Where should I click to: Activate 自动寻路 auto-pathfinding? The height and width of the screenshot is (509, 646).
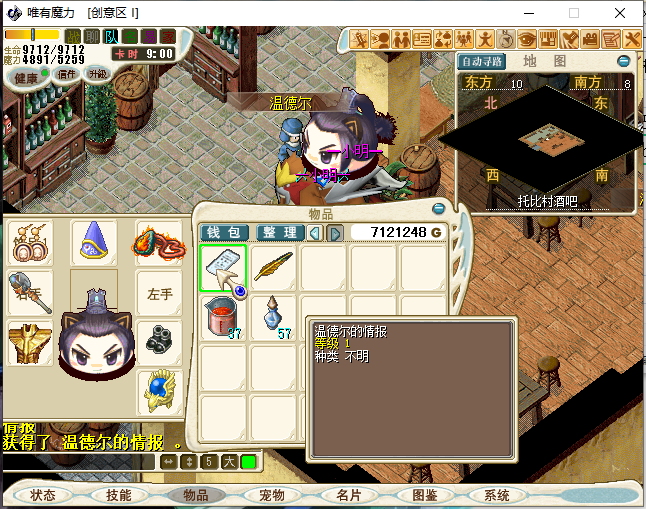coord(483,61)
